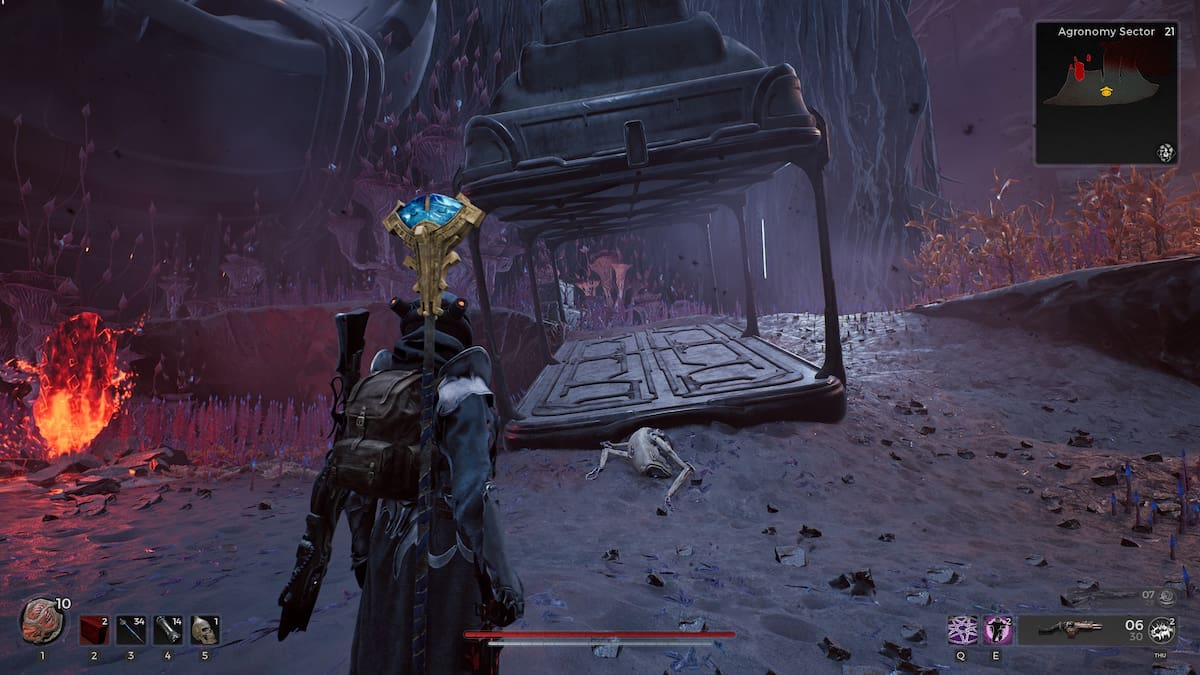Select the red block consumable in slot 2
The height and width of the screenshot is (675, 1200).
pyautogui.click(x=94, y=630)
